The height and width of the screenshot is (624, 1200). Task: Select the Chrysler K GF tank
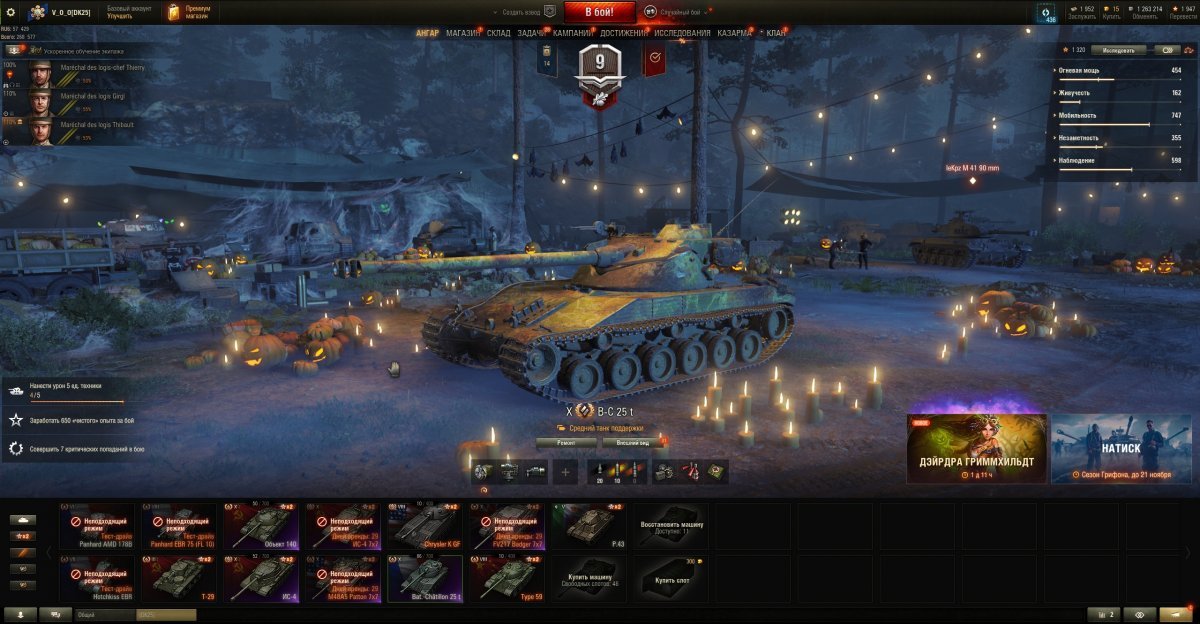425,526
